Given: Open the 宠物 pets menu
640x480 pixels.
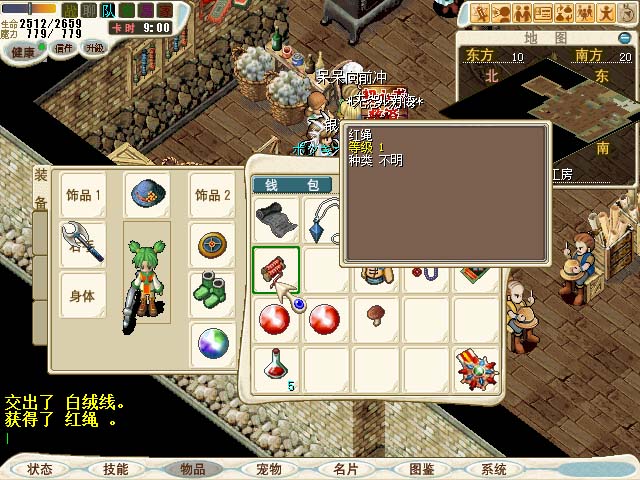Looking at the screenshot, I should click(x=268, y=469).
